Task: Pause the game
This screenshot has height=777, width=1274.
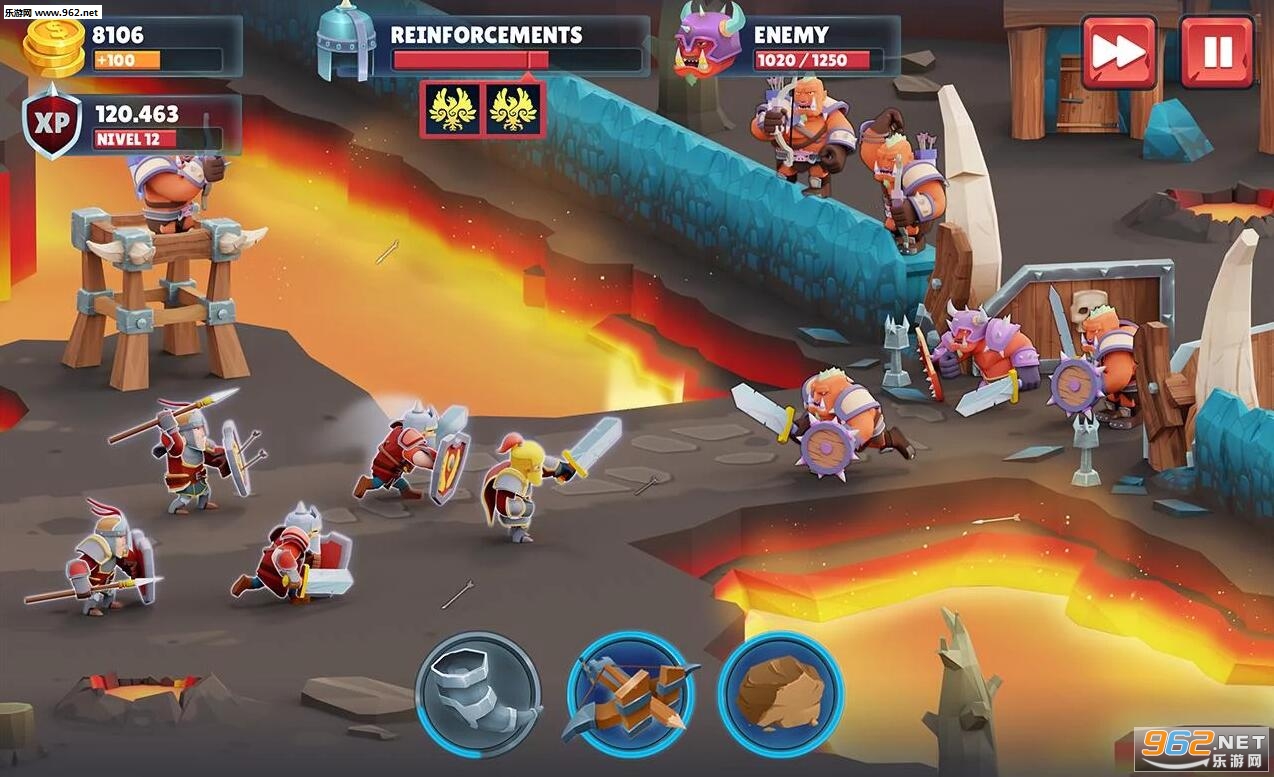Action: (1216, 52)
